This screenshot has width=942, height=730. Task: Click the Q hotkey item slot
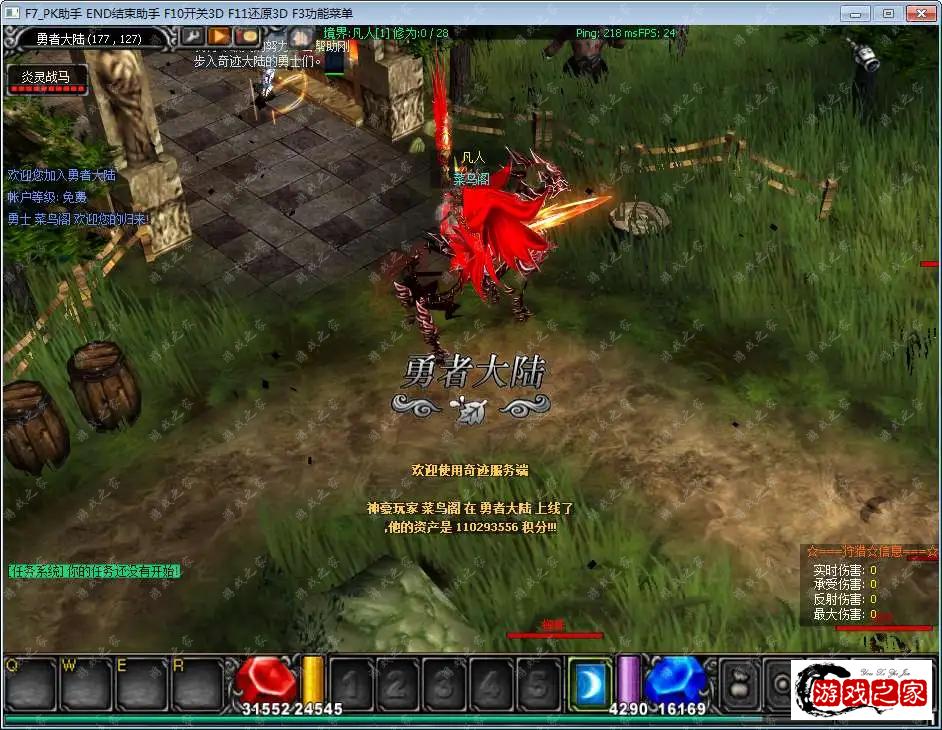tap(28, 683)
